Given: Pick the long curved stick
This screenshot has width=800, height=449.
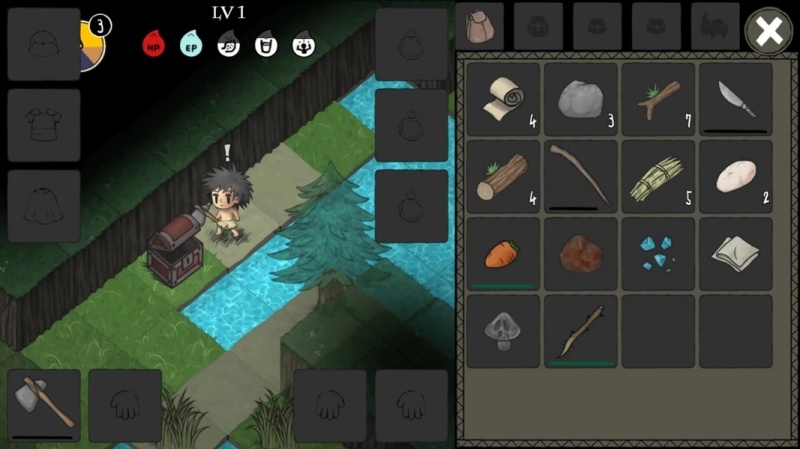Looking at the screenshot, I should 581,176.
